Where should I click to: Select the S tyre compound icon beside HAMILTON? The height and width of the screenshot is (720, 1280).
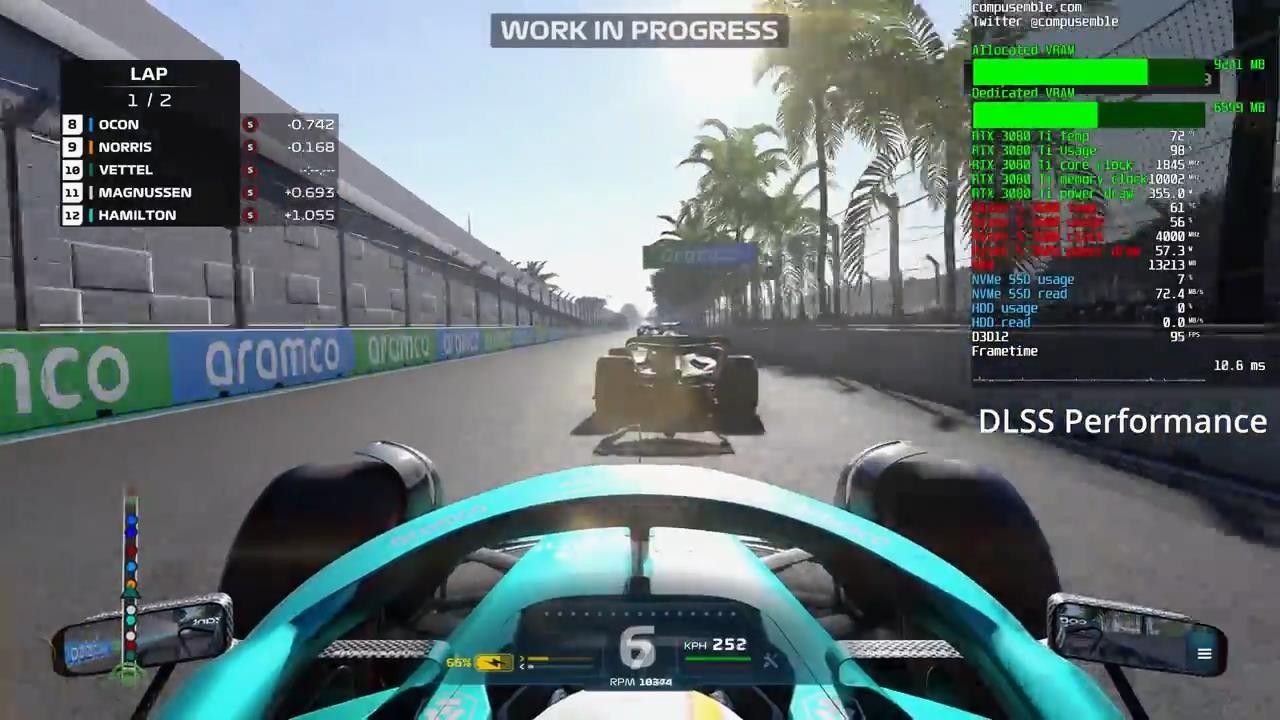point(249,215)
